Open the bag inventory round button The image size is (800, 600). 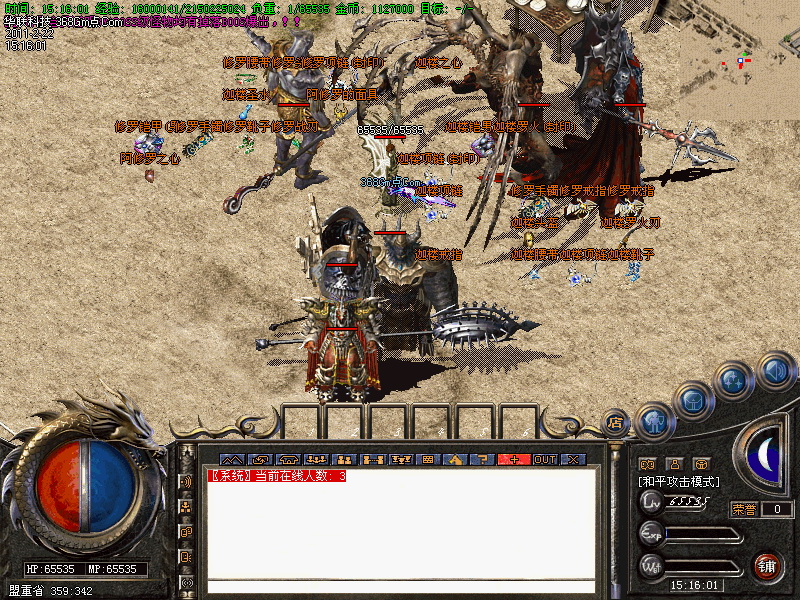(694, 400)
